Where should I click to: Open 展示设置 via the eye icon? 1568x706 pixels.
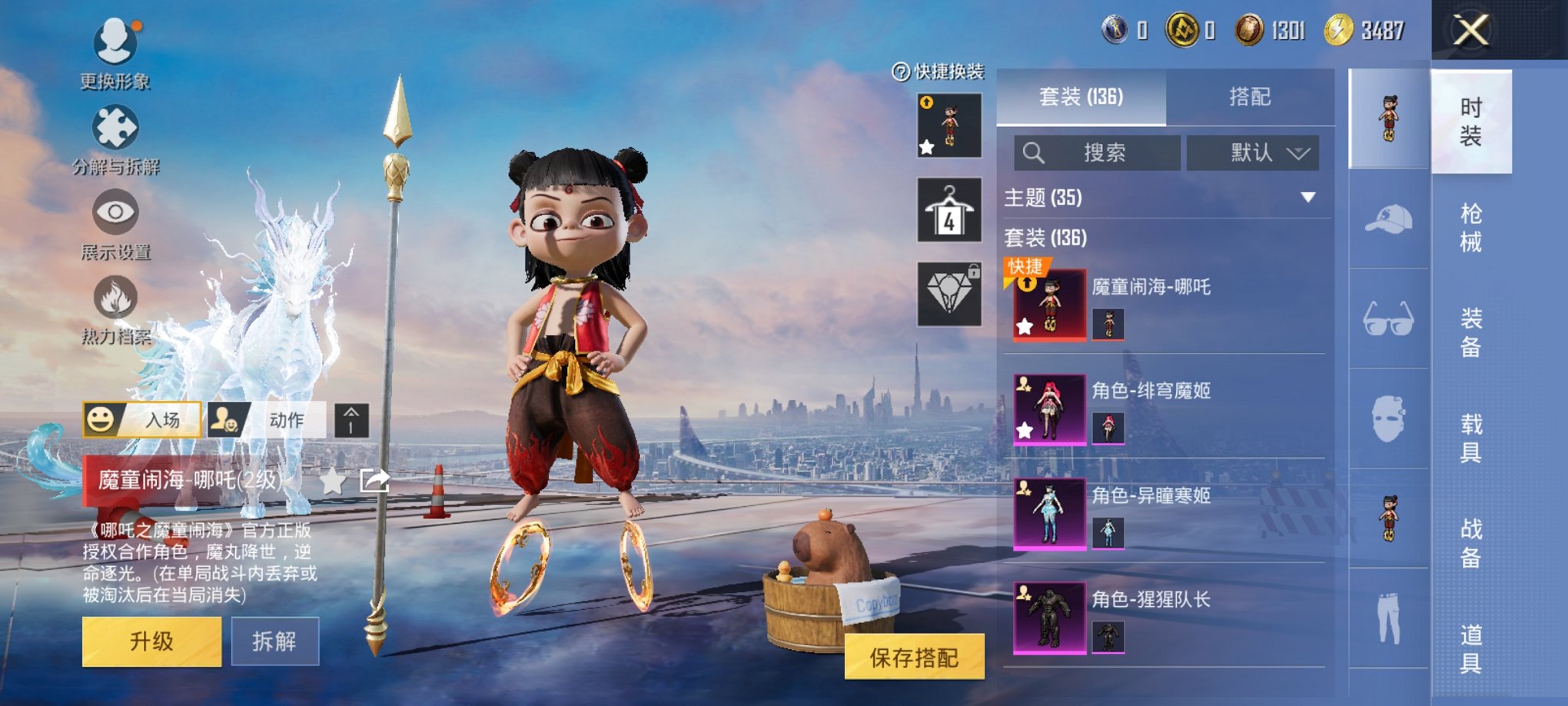(114, 211)
